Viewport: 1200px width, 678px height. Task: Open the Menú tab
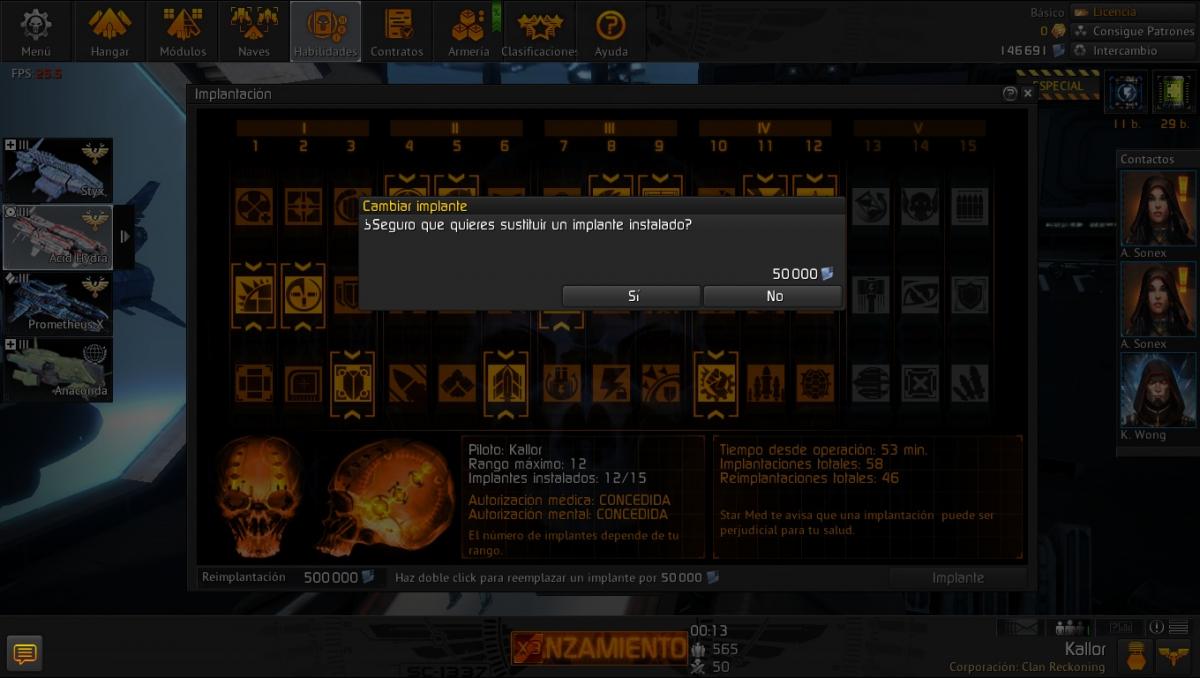(36, 32)
